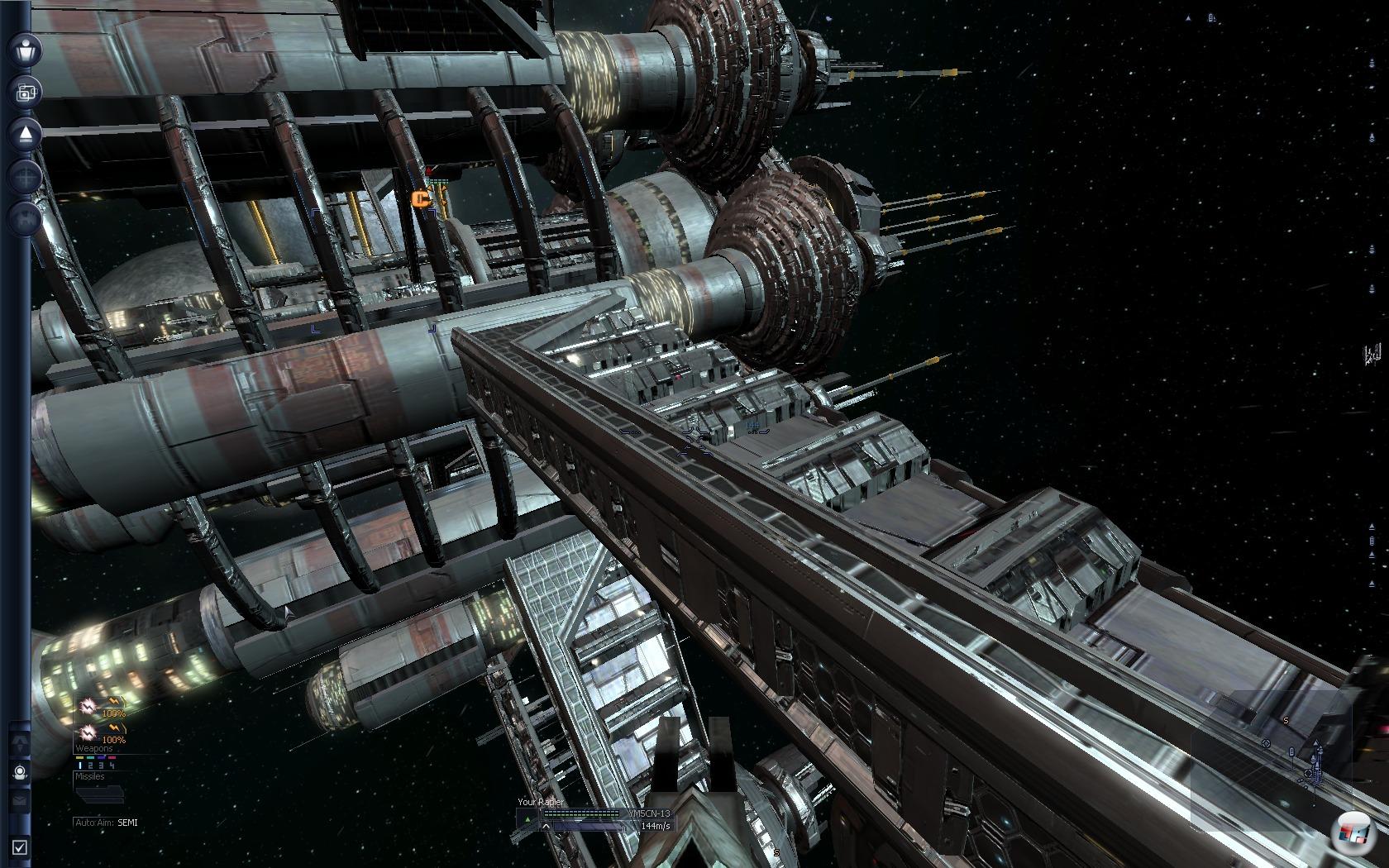Viewport: 1389px width, 868px height.
Task: Open the astronaut helmet sidebar icon
Action: tap(20, 773)
